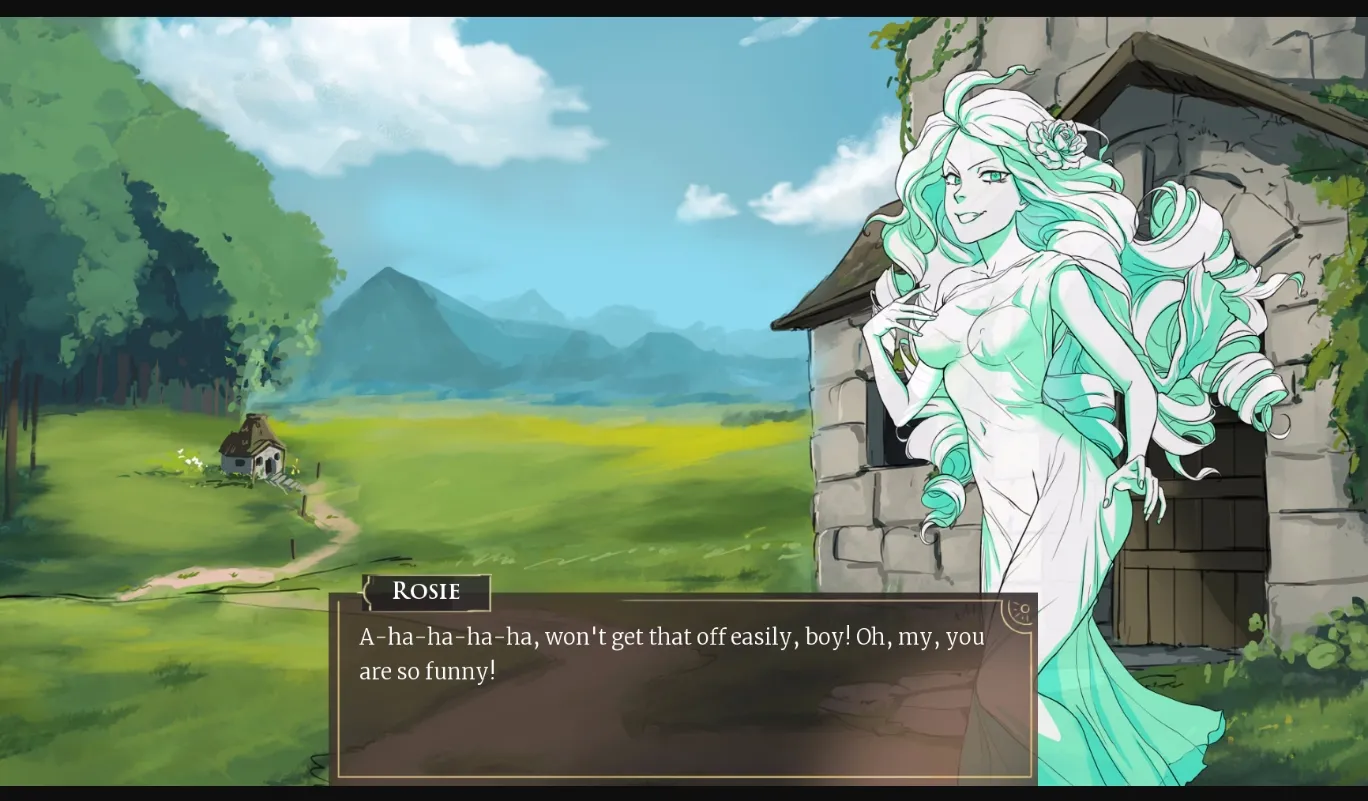1368x801 pixels.
Task: Open the name tag bracket decoration
Action: click(366, 592)
